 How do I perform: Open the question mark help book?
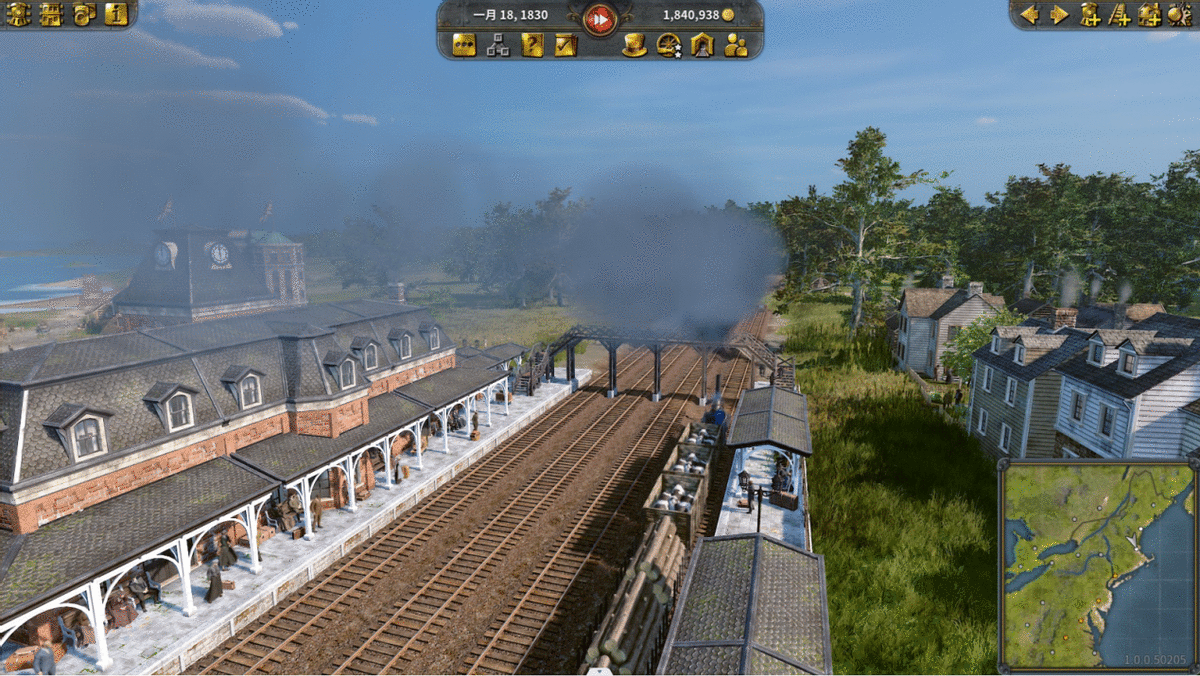coord(532,45)
